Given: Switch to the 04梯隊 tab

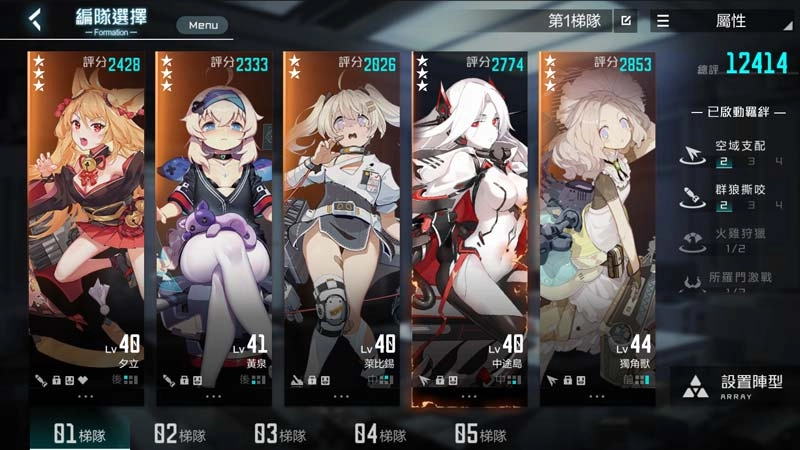Looking at the screenshot, I should pos(380,434).
